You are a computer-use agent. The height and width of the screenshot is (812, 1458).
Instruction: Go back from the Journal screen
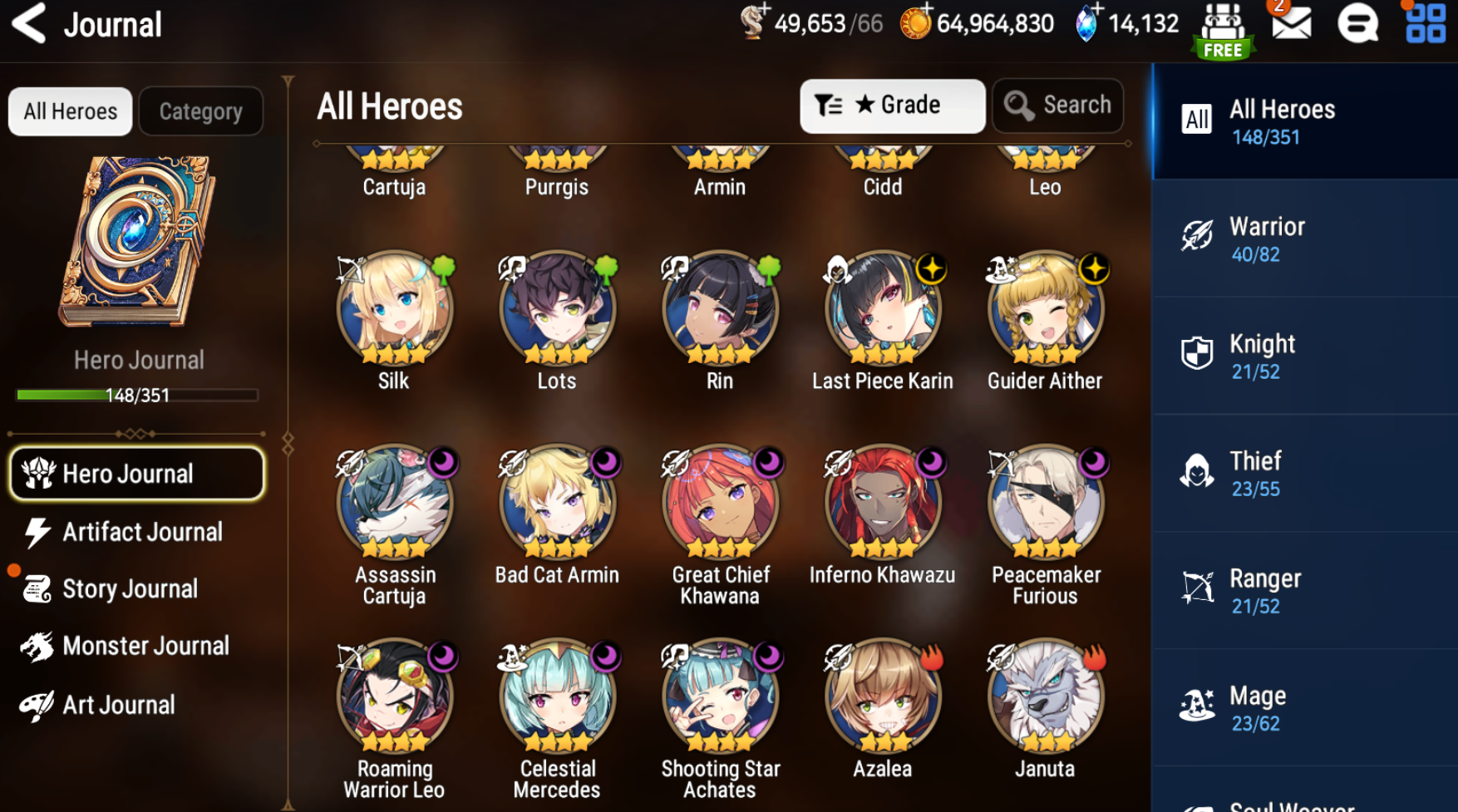click(29, 23)
